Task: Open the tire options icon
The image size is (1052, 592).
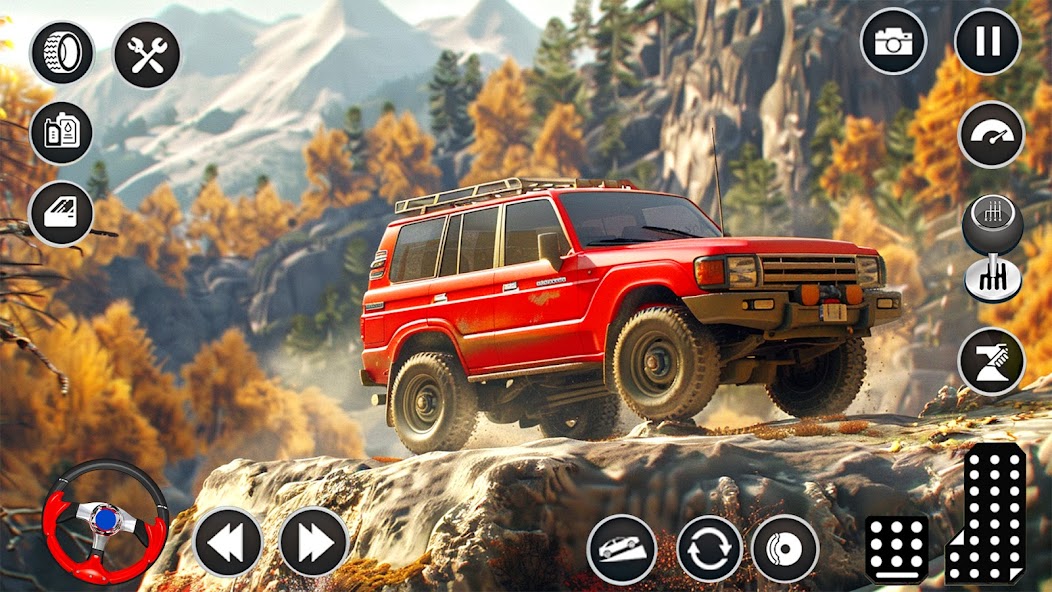Action: coord(62,53)
